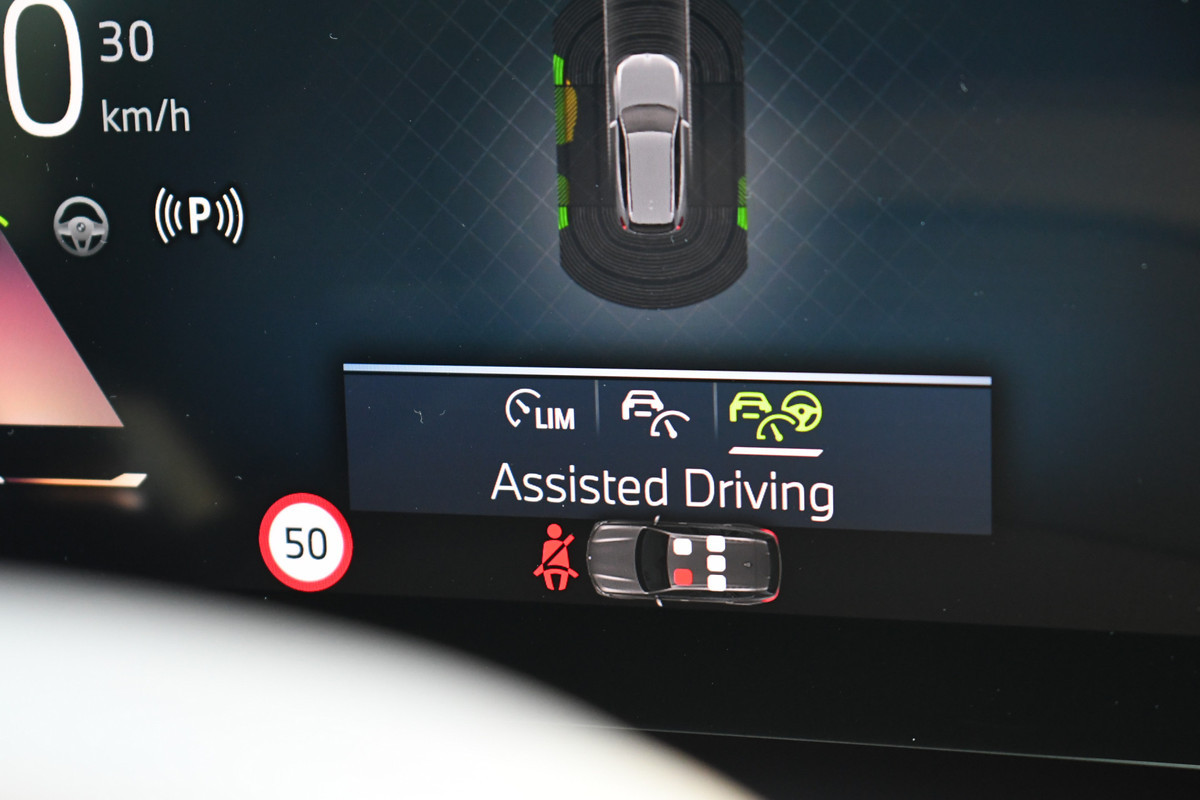Screen dimensions: 1200x800
Task: Click the parking sensor (P) icon
Action: [199, 216]
